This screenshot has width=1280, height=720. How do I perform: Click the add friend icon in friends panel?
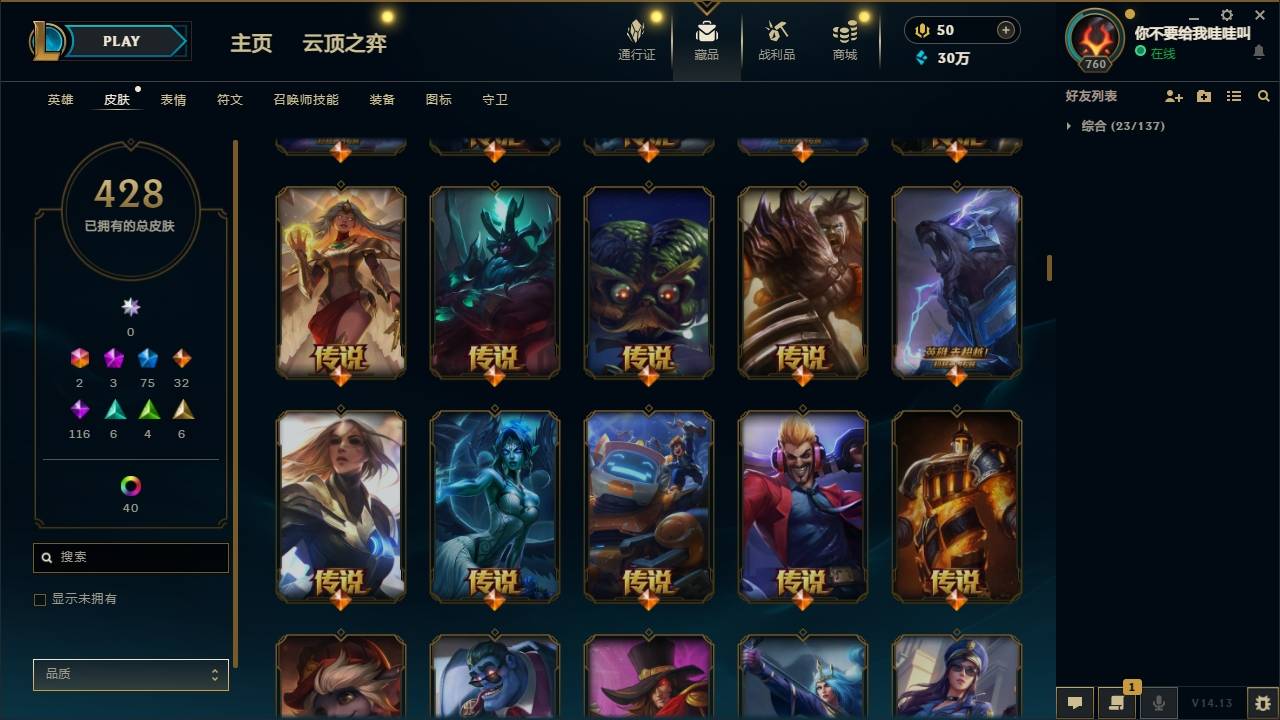[1174, 96]
